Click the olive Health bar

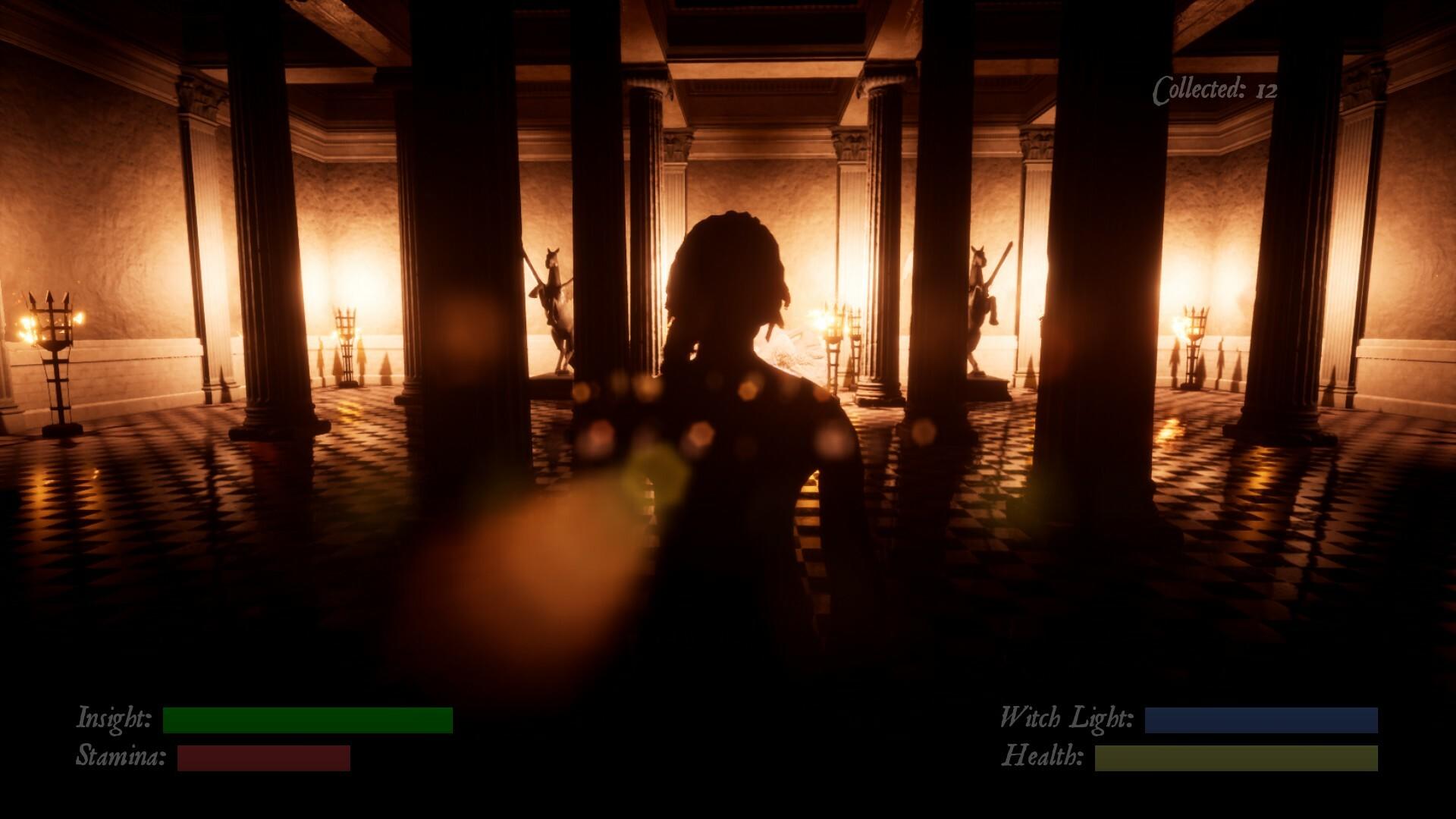(1236, 756)
